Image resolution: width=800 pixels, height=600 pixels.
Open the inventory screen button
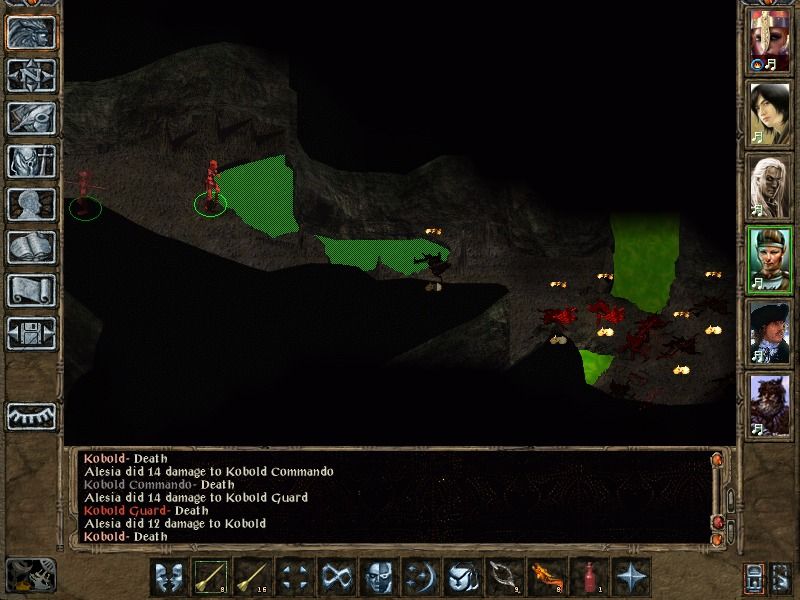31,161
